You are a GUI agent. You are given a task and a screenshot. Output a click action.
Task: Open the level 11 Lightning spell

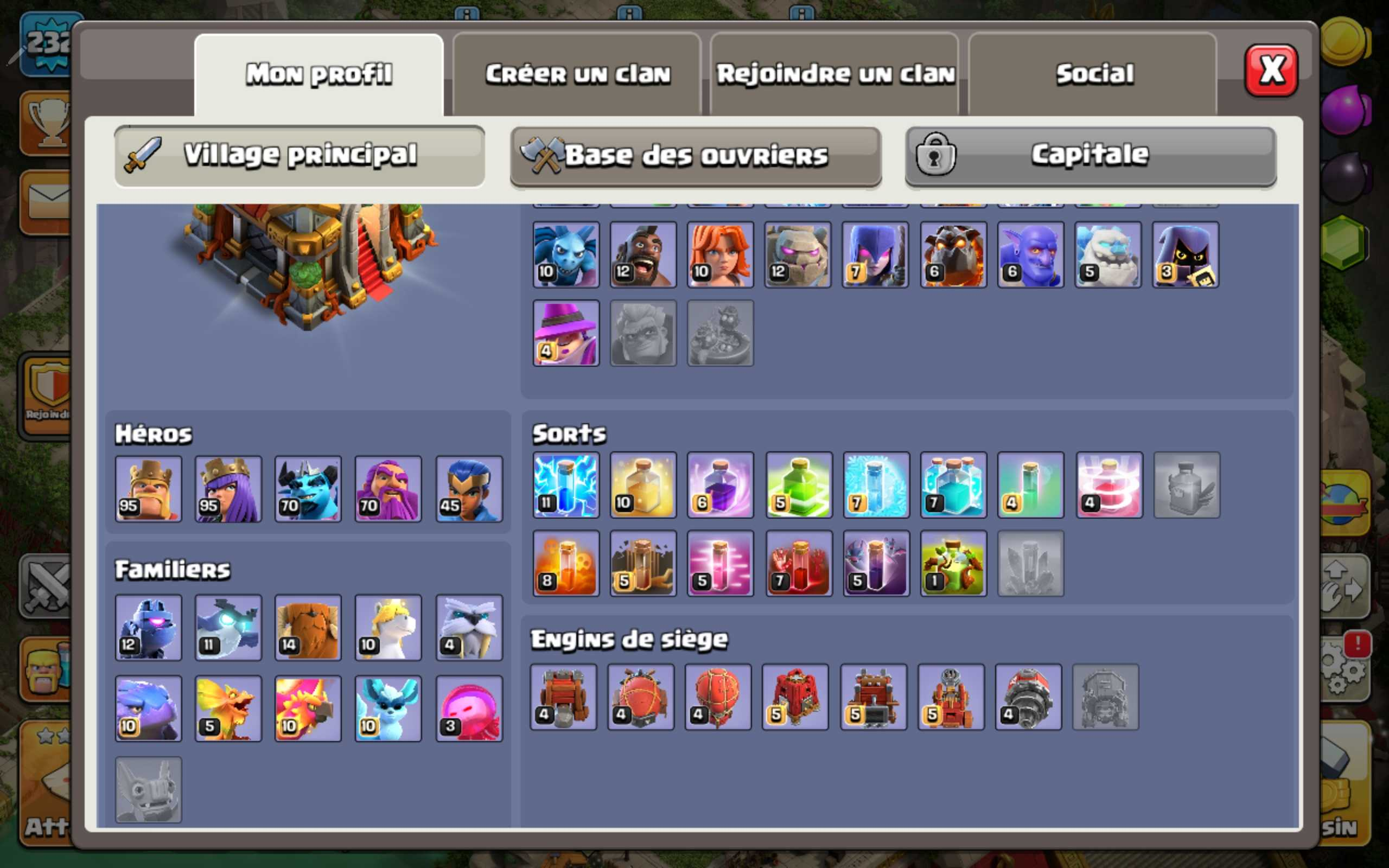(565, 485)
